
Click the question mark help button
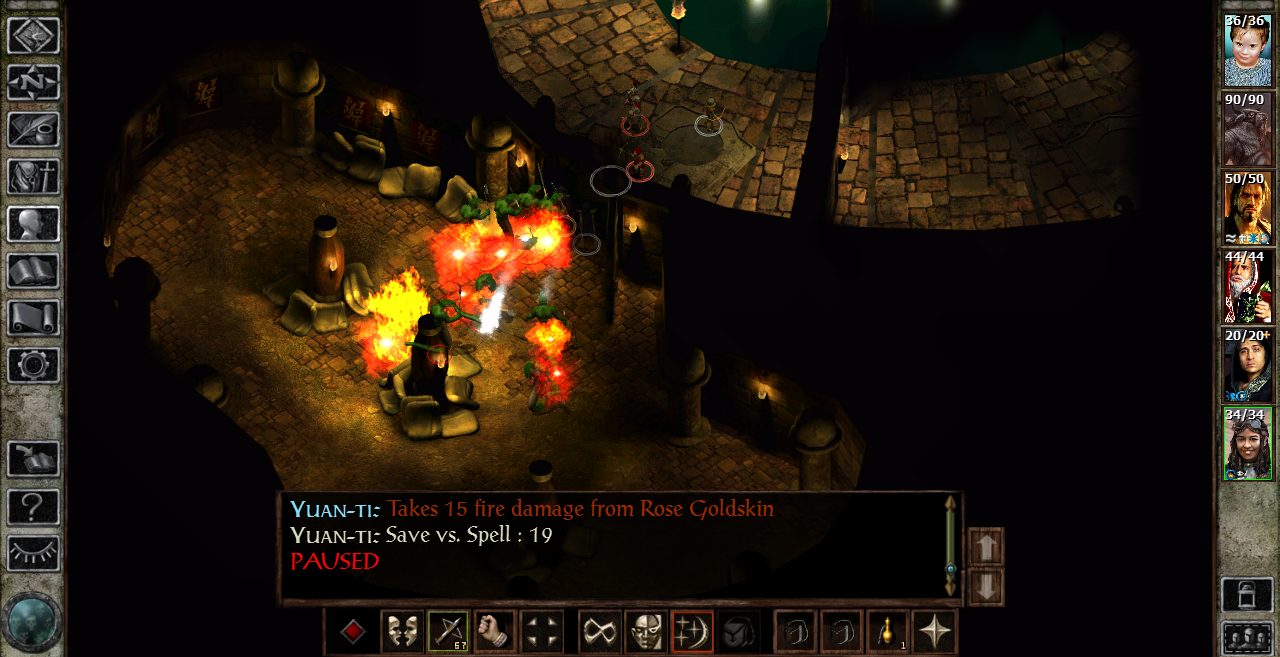tap(34, 507)
